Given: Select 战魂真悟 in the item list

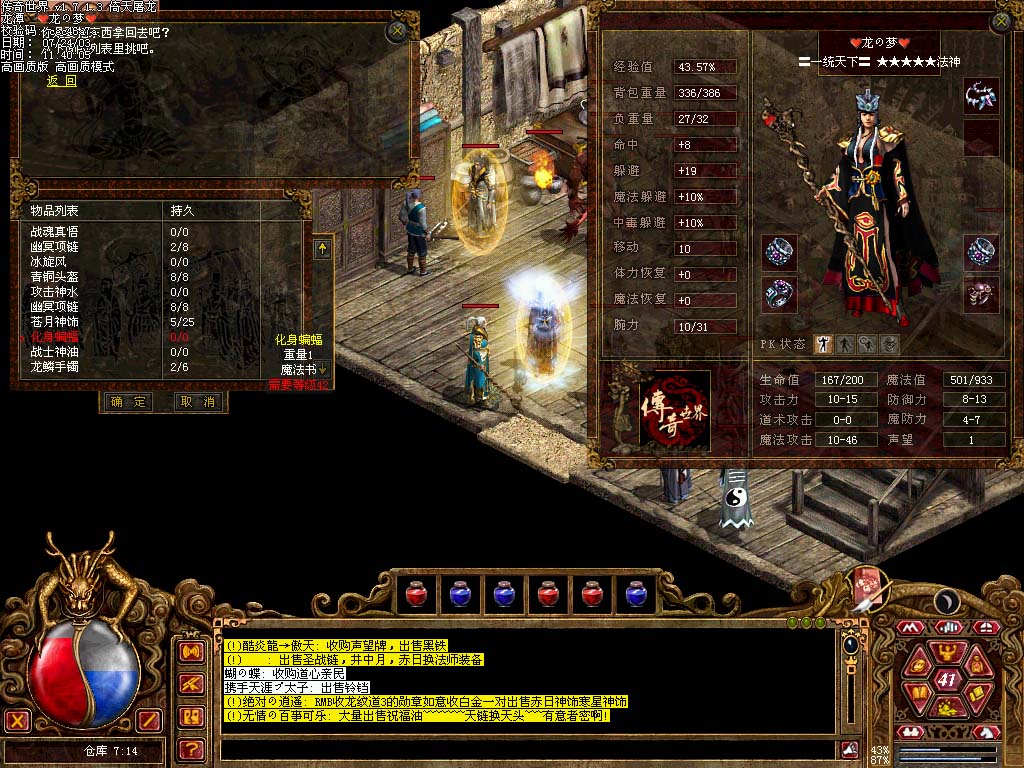Looking at the screenshot, I should pos(55,231).
